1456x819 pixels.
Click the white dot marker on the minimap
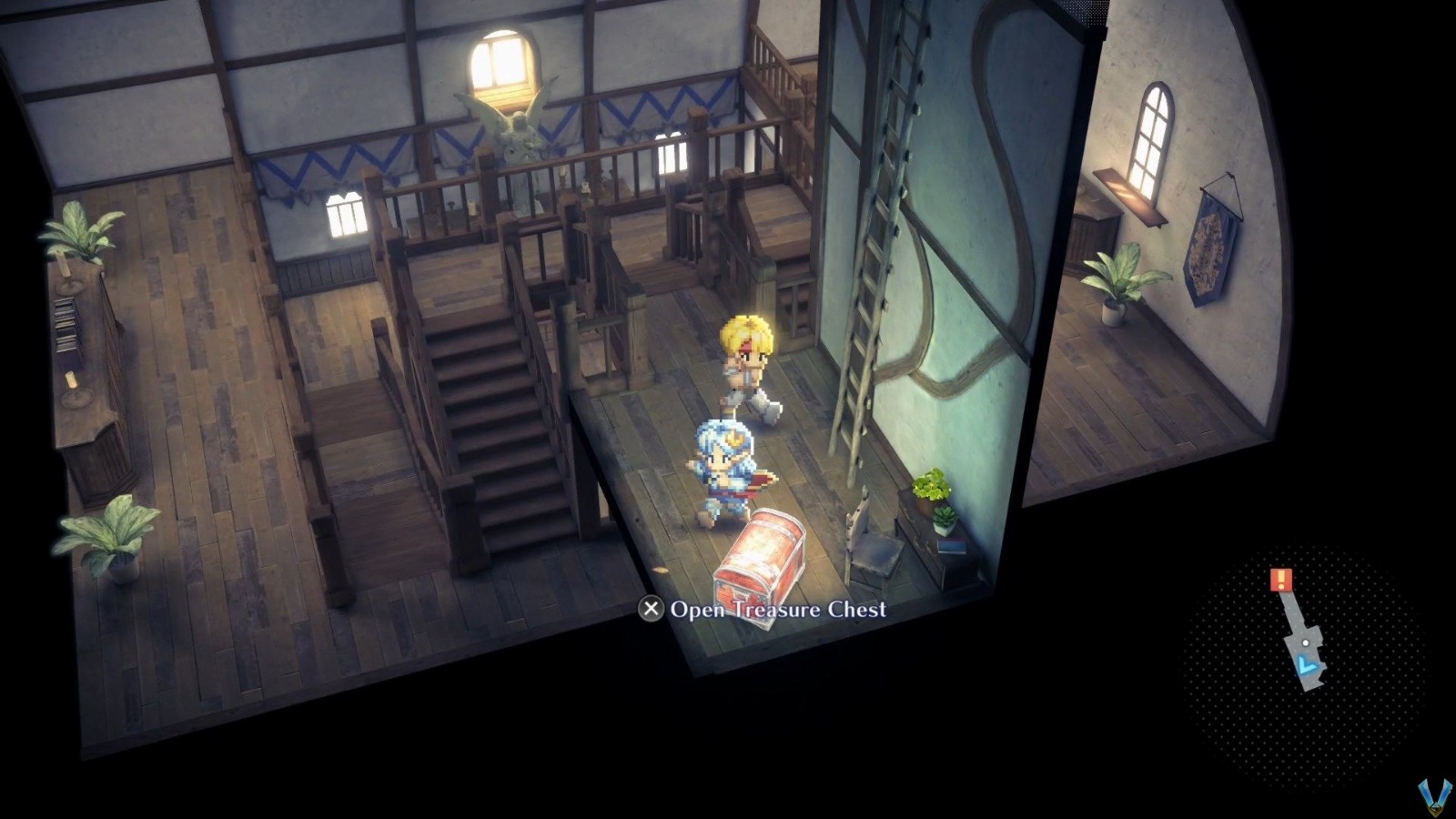(1306, 642)
